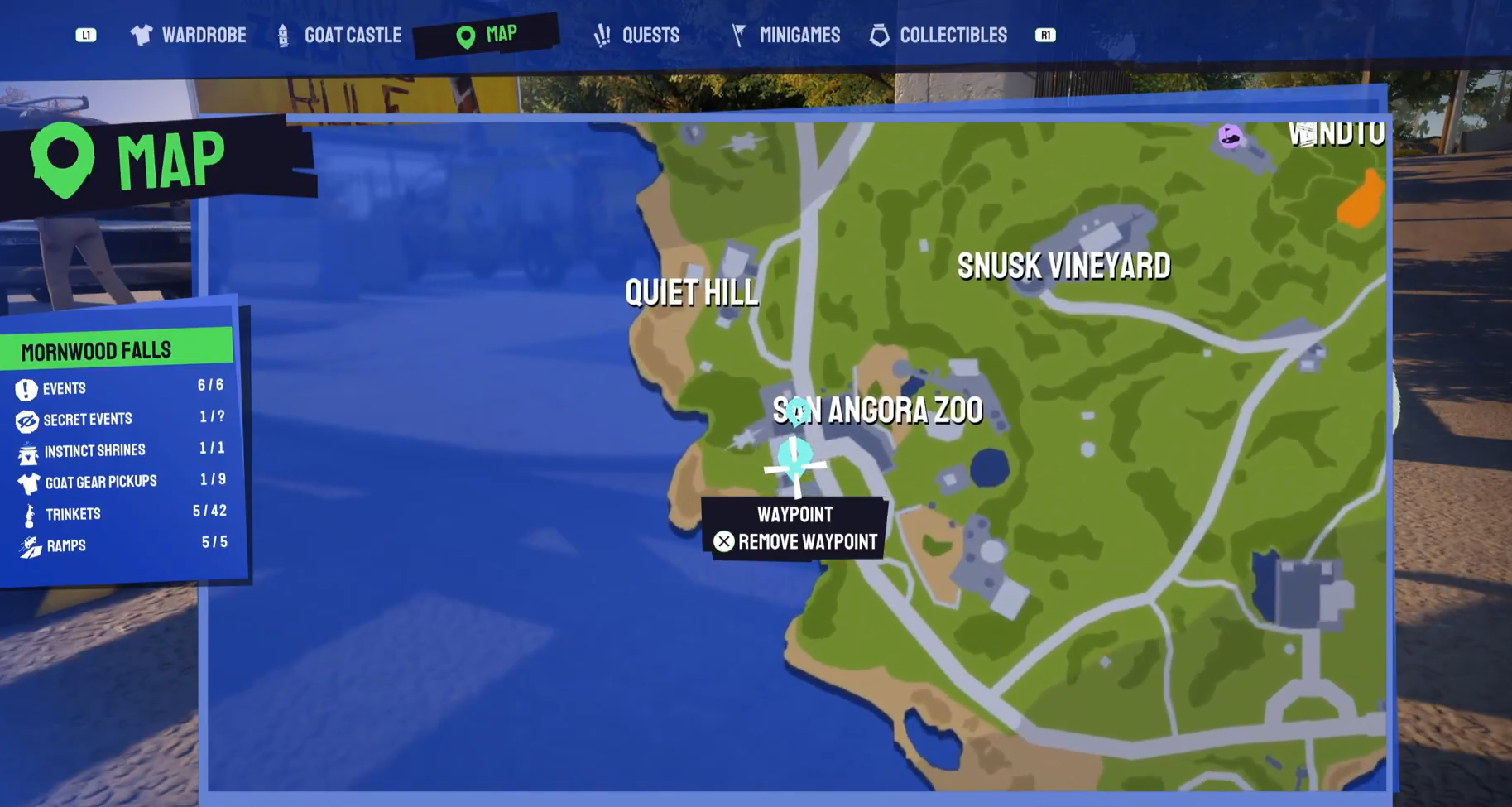
Task: Click the Secret Events icon
Action: tap(27, 420)
